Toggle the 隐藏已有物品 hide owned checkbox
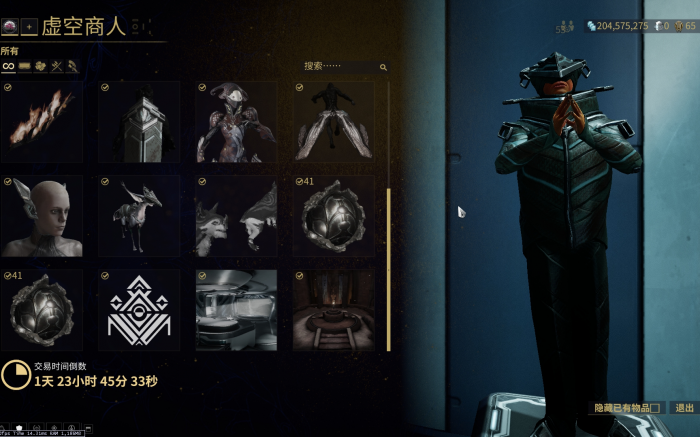 click(x=655, y=408)
